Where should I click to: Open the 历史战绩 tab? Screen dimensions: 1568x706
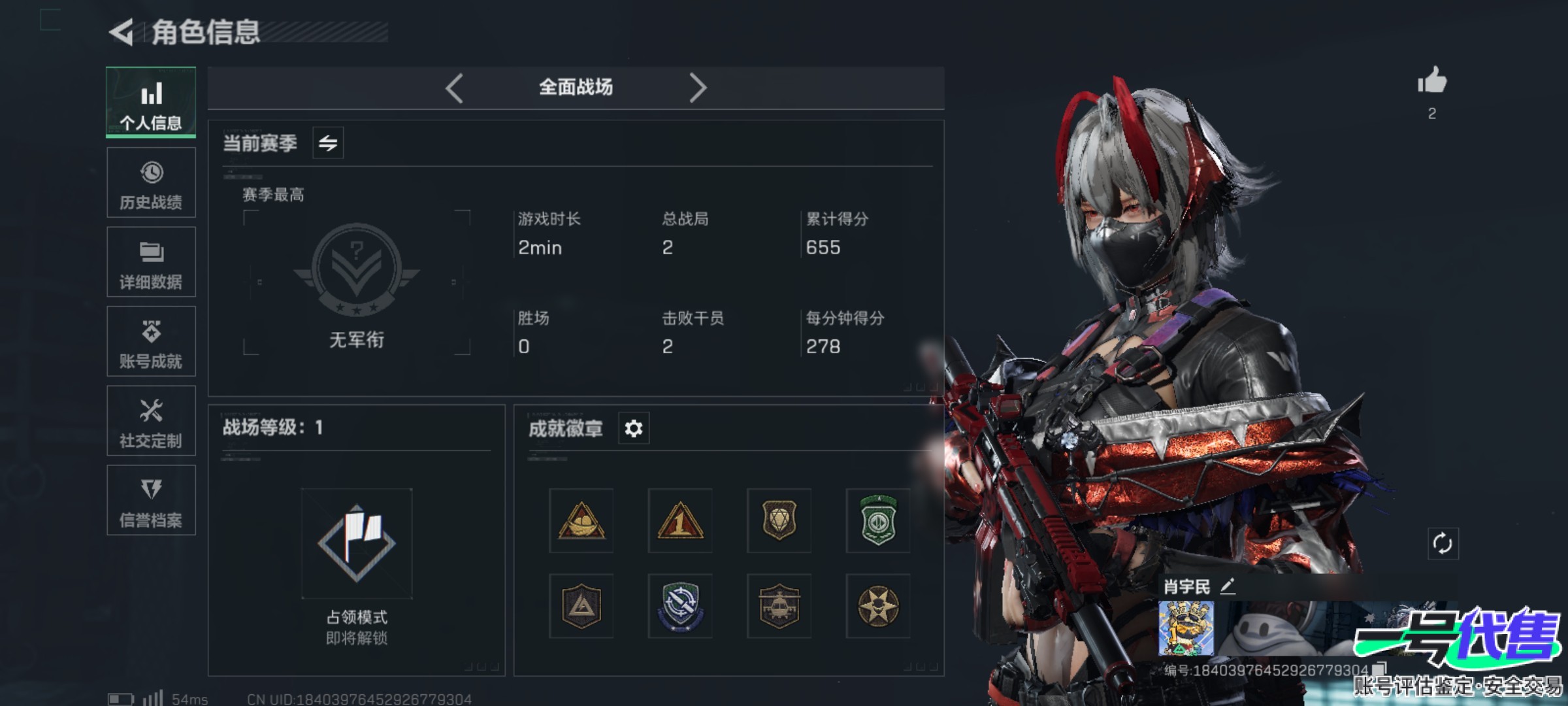pos(151,182)
